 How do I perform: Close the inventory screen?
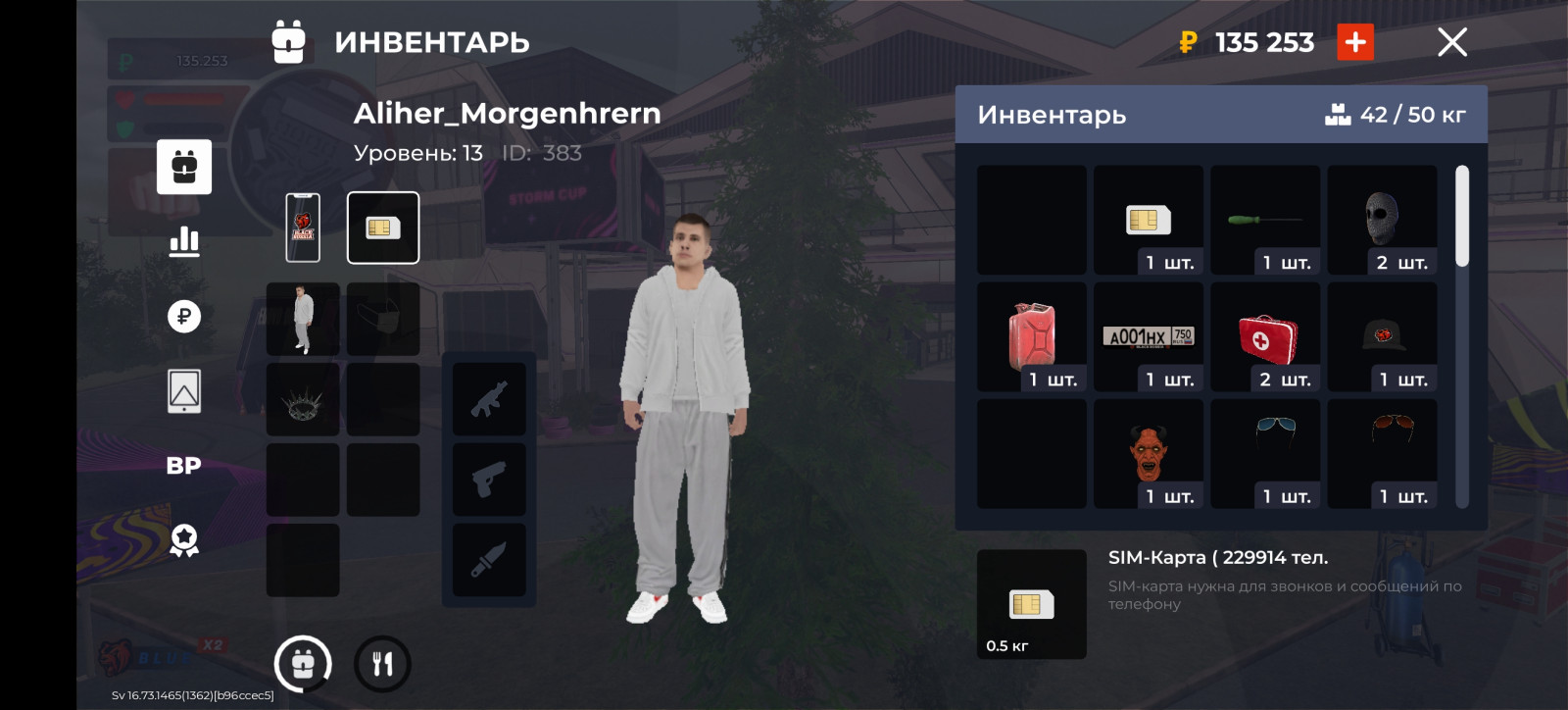pyautogui.click(x=1451, y=42)
